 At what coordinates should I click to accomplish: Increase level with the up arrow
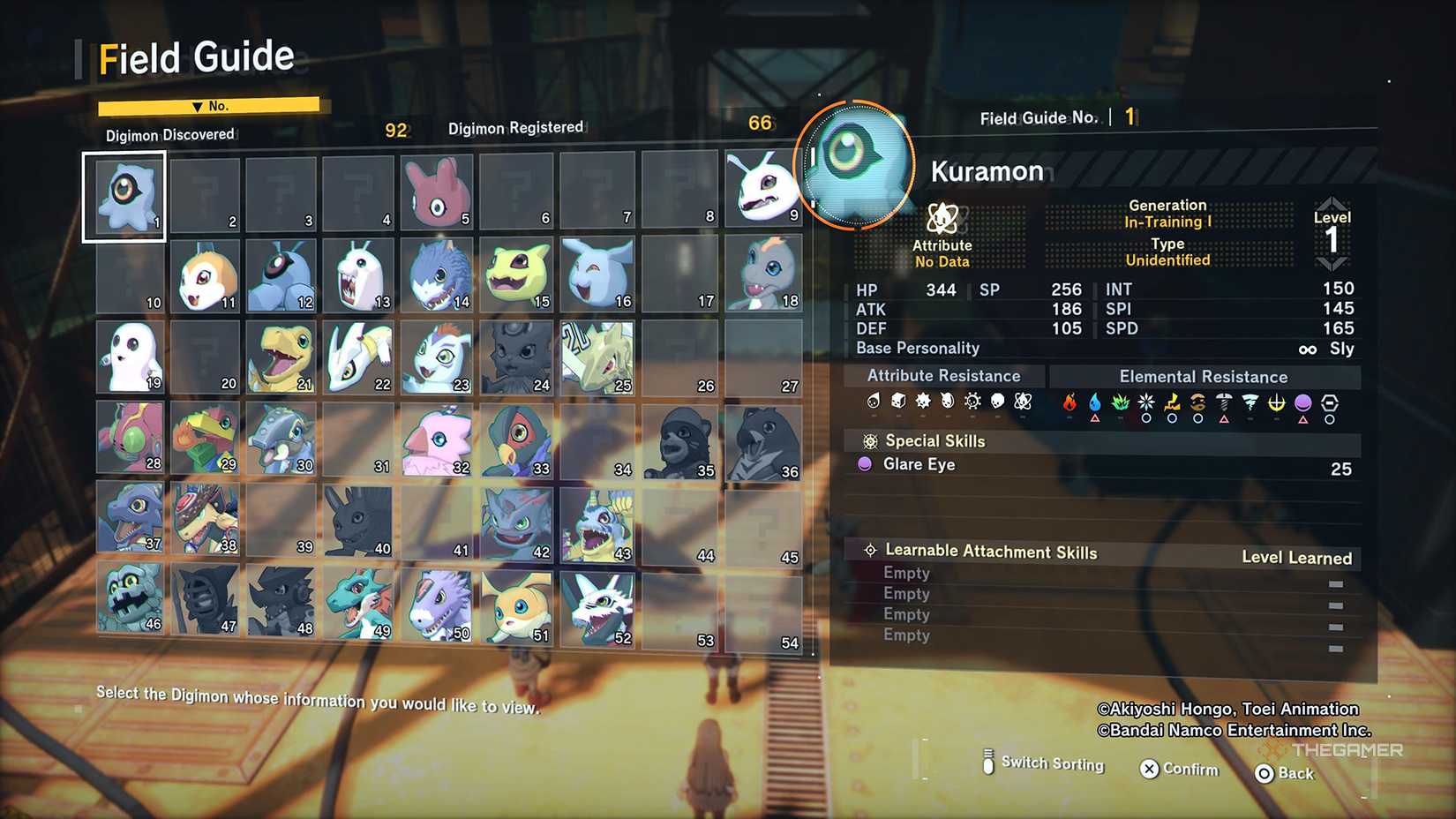pos(1331,205)
